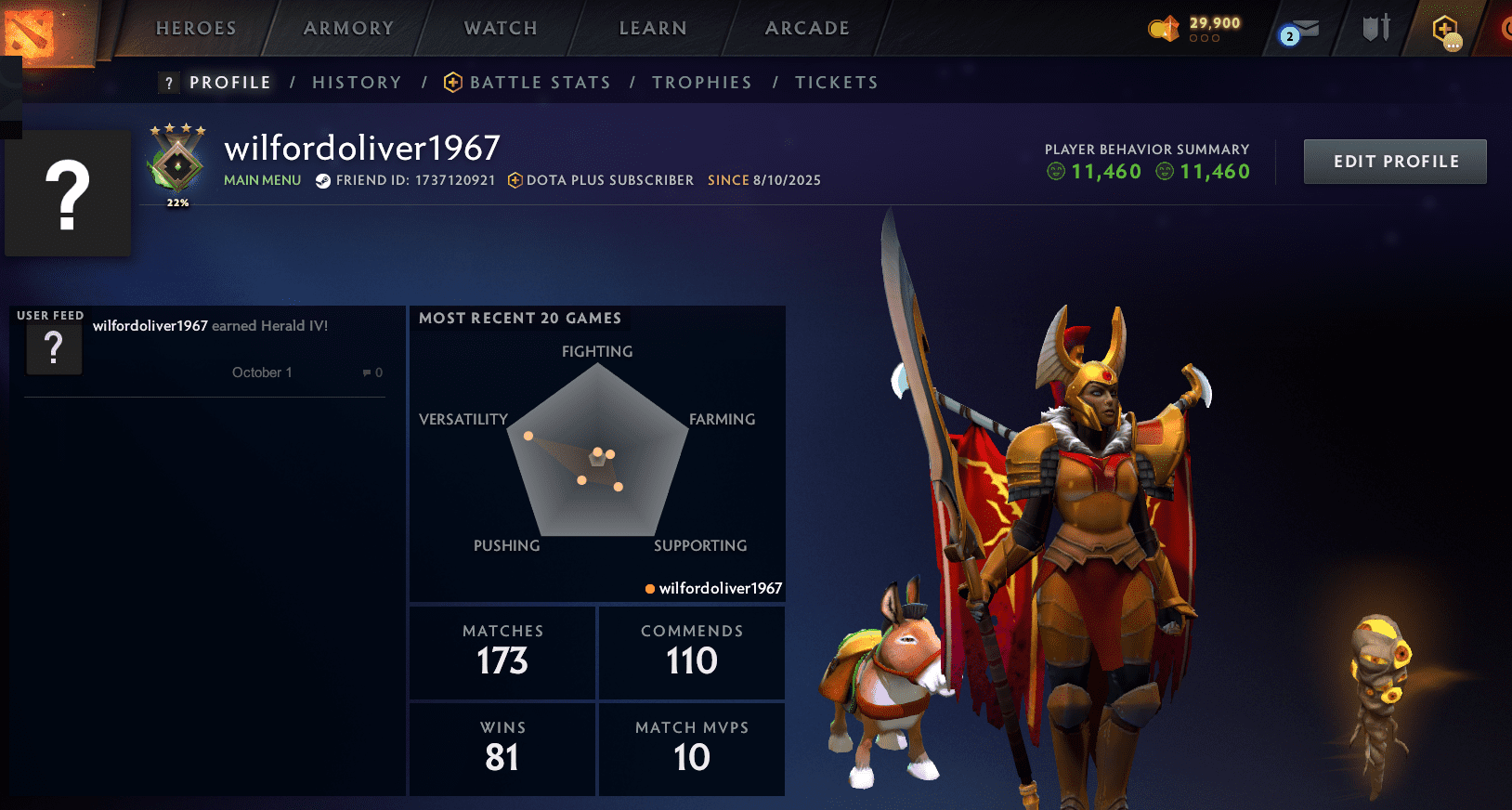
Task: Open the Watch section
Action: pyautogui.click(x=499, y=29)
